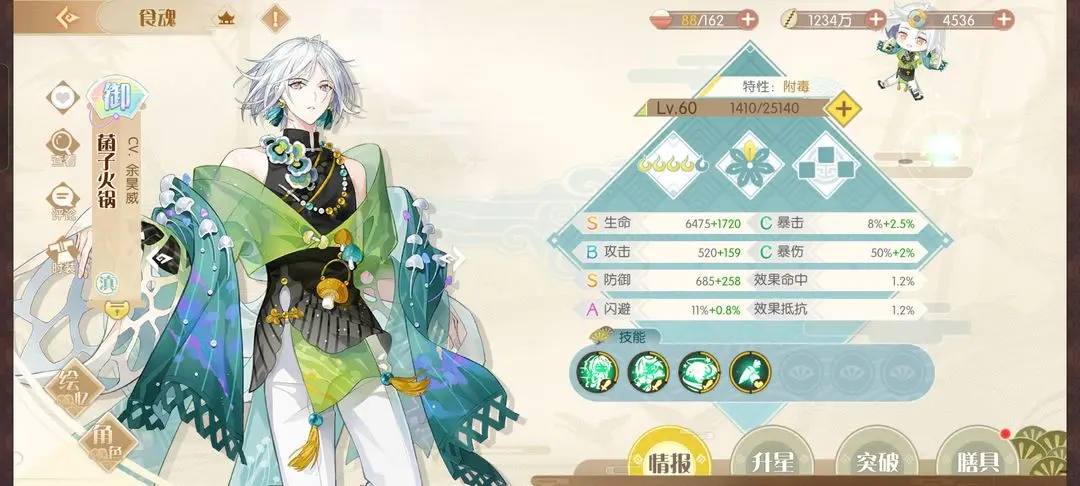Show the exclamation mark help info
Screen dimensions: 1080x486
(275, 18)
